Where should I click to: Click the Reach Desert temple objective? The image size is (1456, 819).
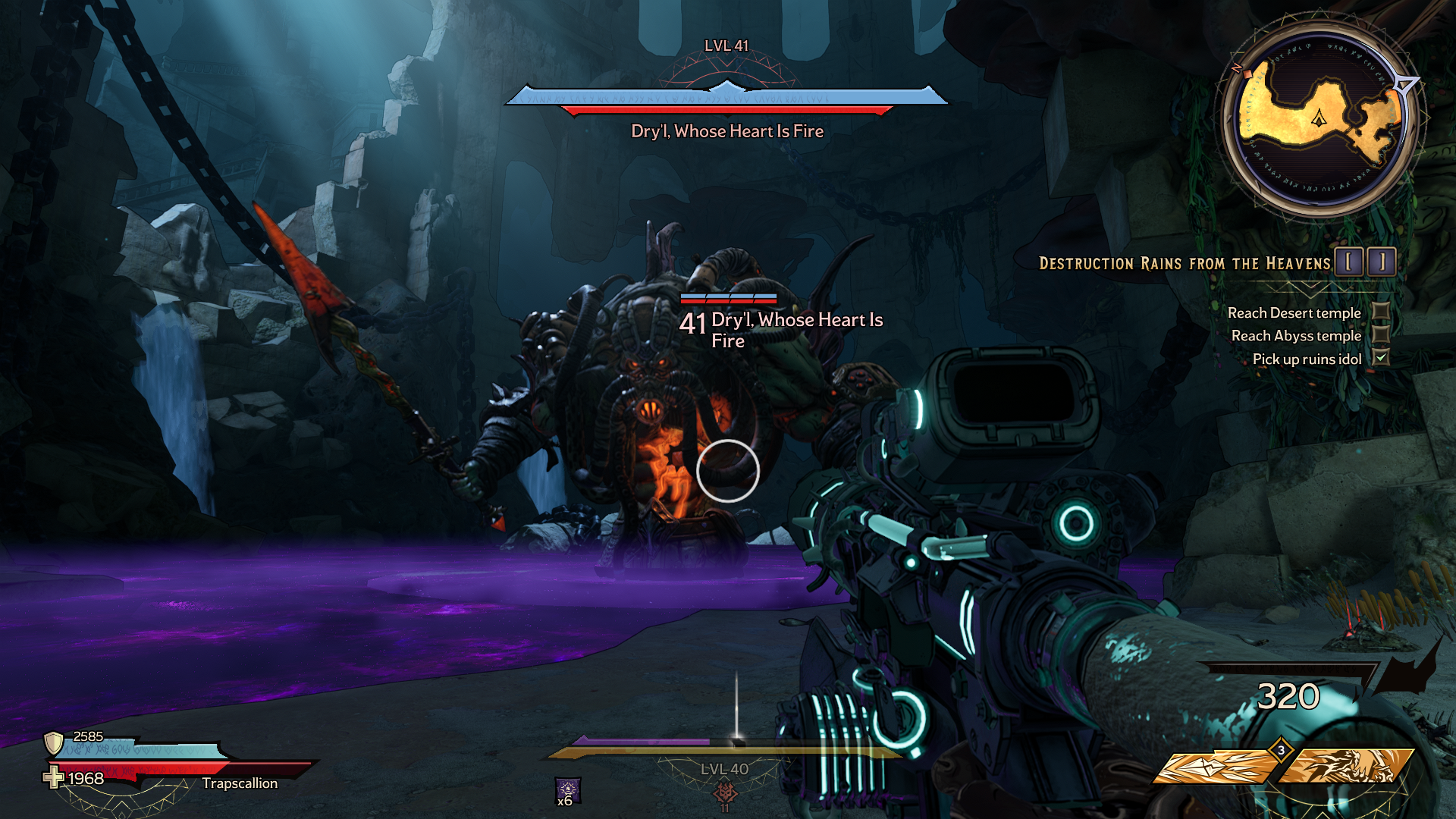[1294, 313]
